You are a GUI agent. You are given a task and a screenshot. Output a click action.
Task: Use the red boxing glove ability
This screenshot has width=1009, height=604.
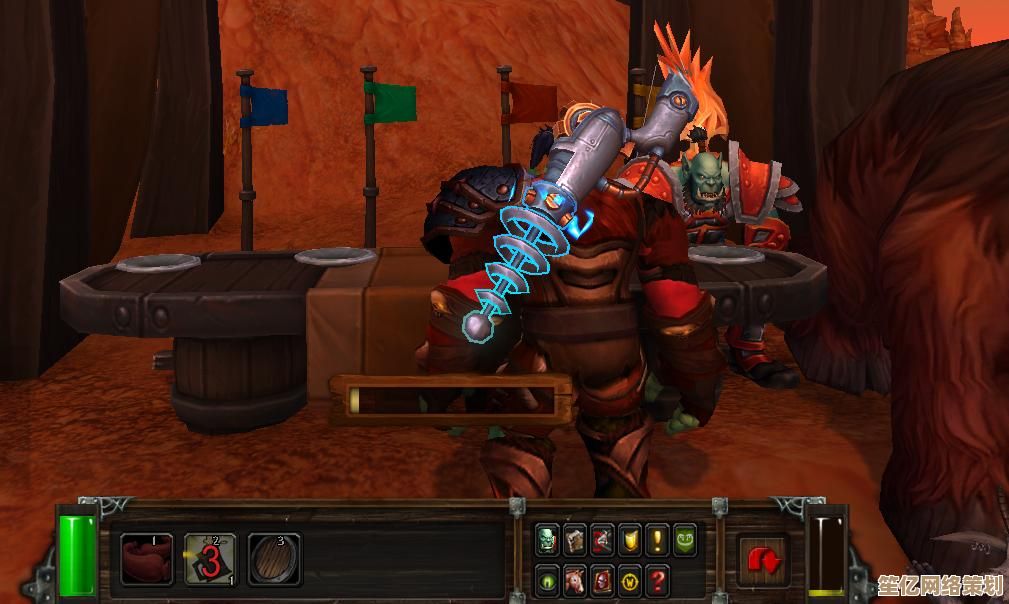[147, 558]
